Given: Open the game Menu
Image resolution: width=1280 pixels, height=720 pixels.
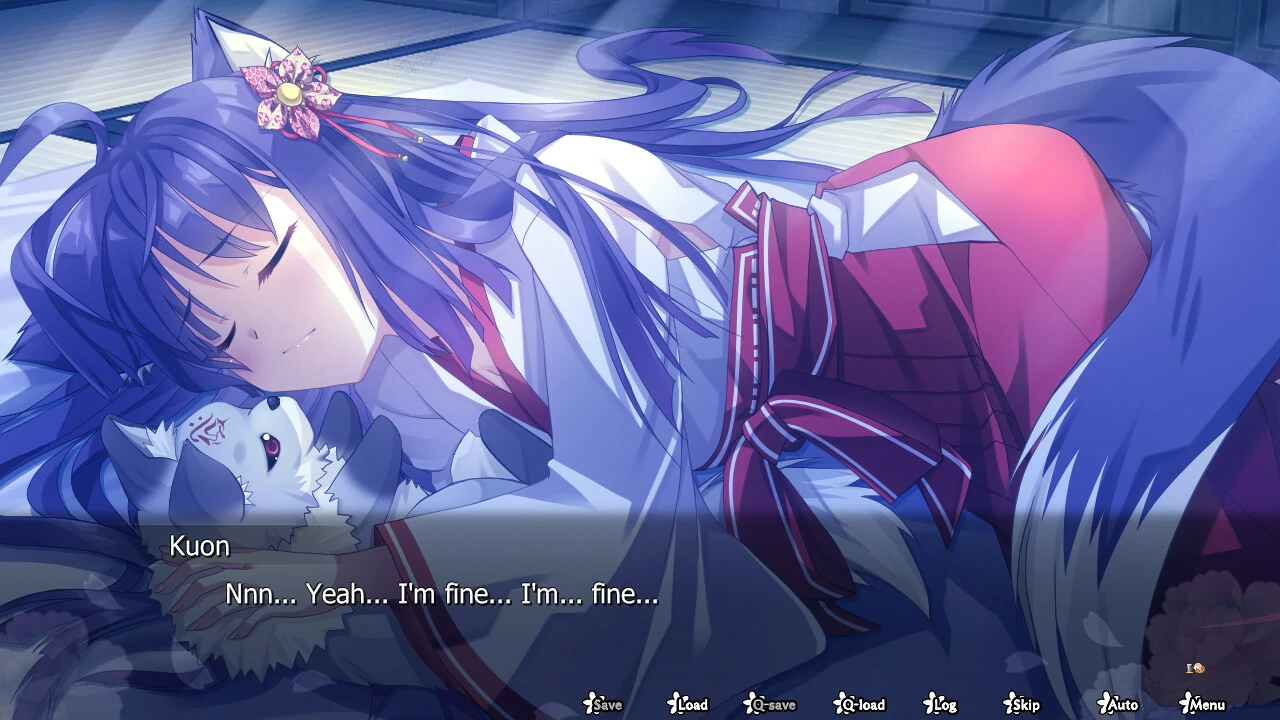Looking at the screenshot, I should point(1206,706).
